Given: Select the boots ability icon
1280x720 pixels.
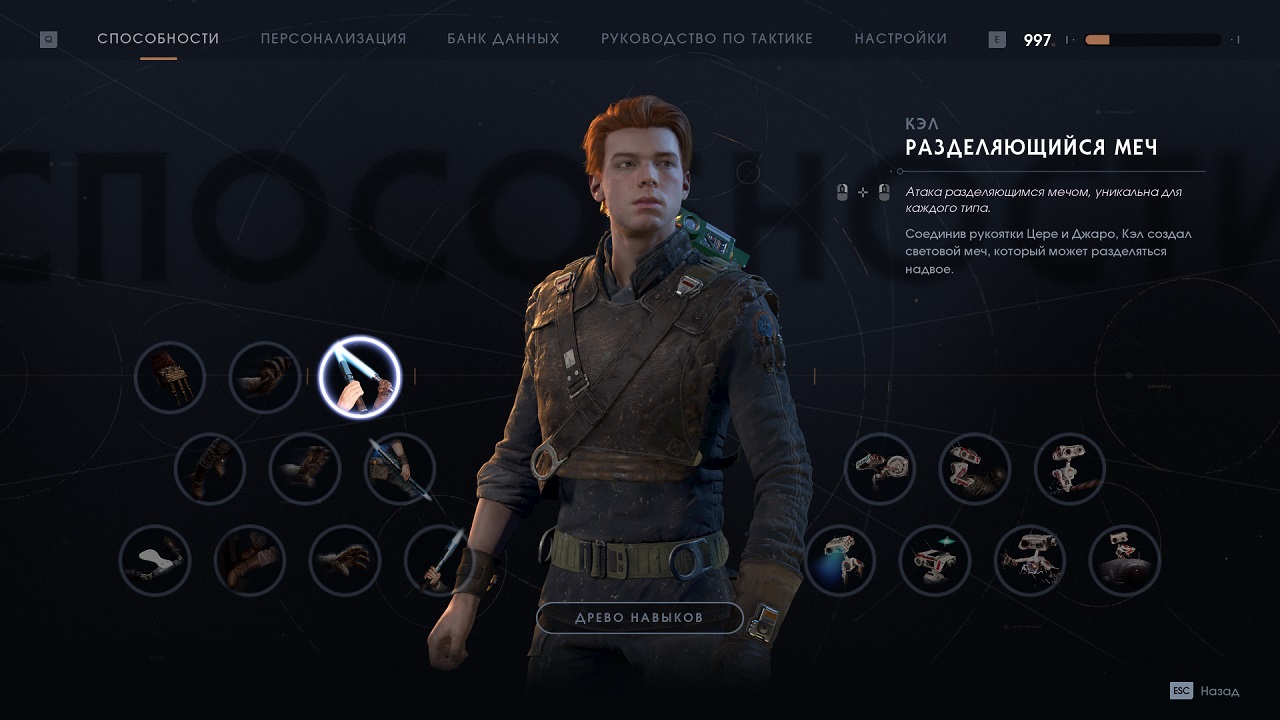Looking at the screenshot, I should point(210,468).
